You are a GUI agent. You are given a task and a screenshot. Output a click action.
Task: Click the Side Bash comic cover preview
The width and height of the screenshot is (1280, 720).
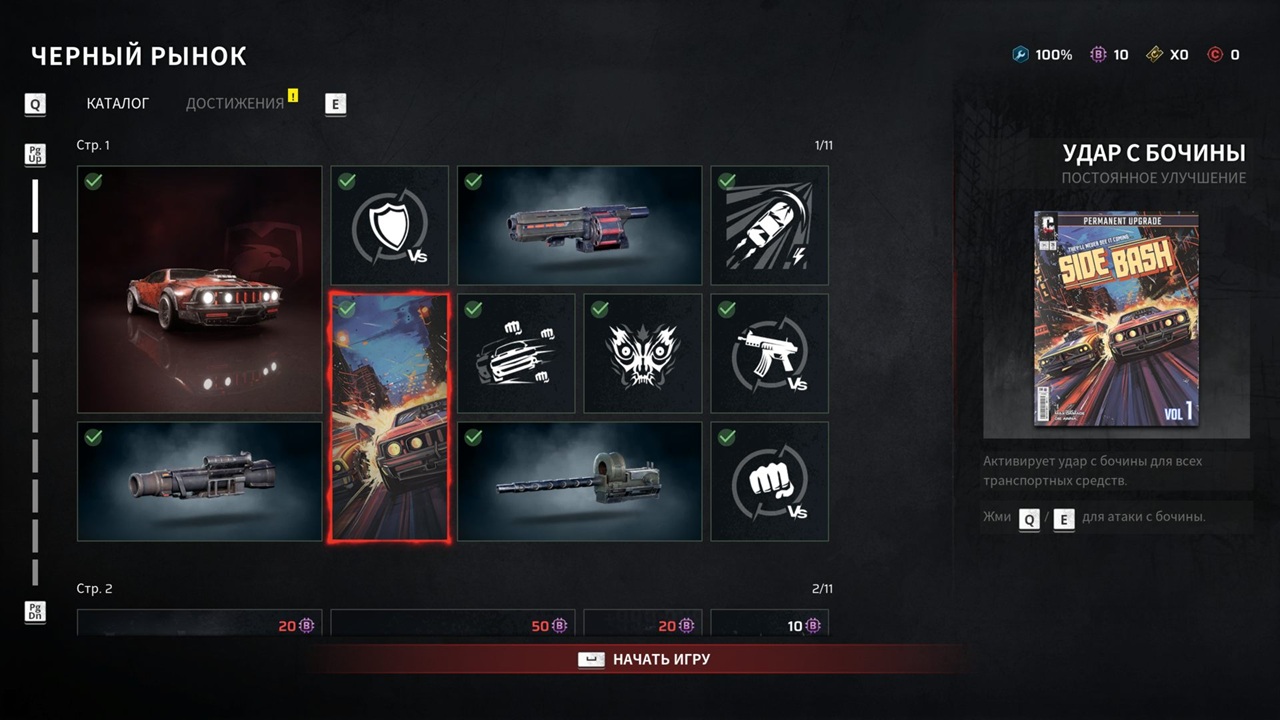[x=1116, y=319]
